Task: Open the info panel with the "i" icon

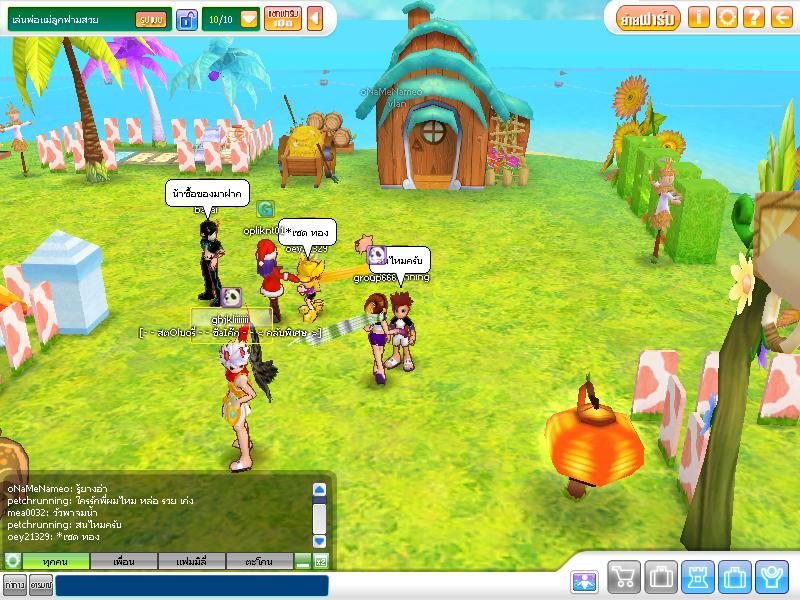Action: (700, 17)
